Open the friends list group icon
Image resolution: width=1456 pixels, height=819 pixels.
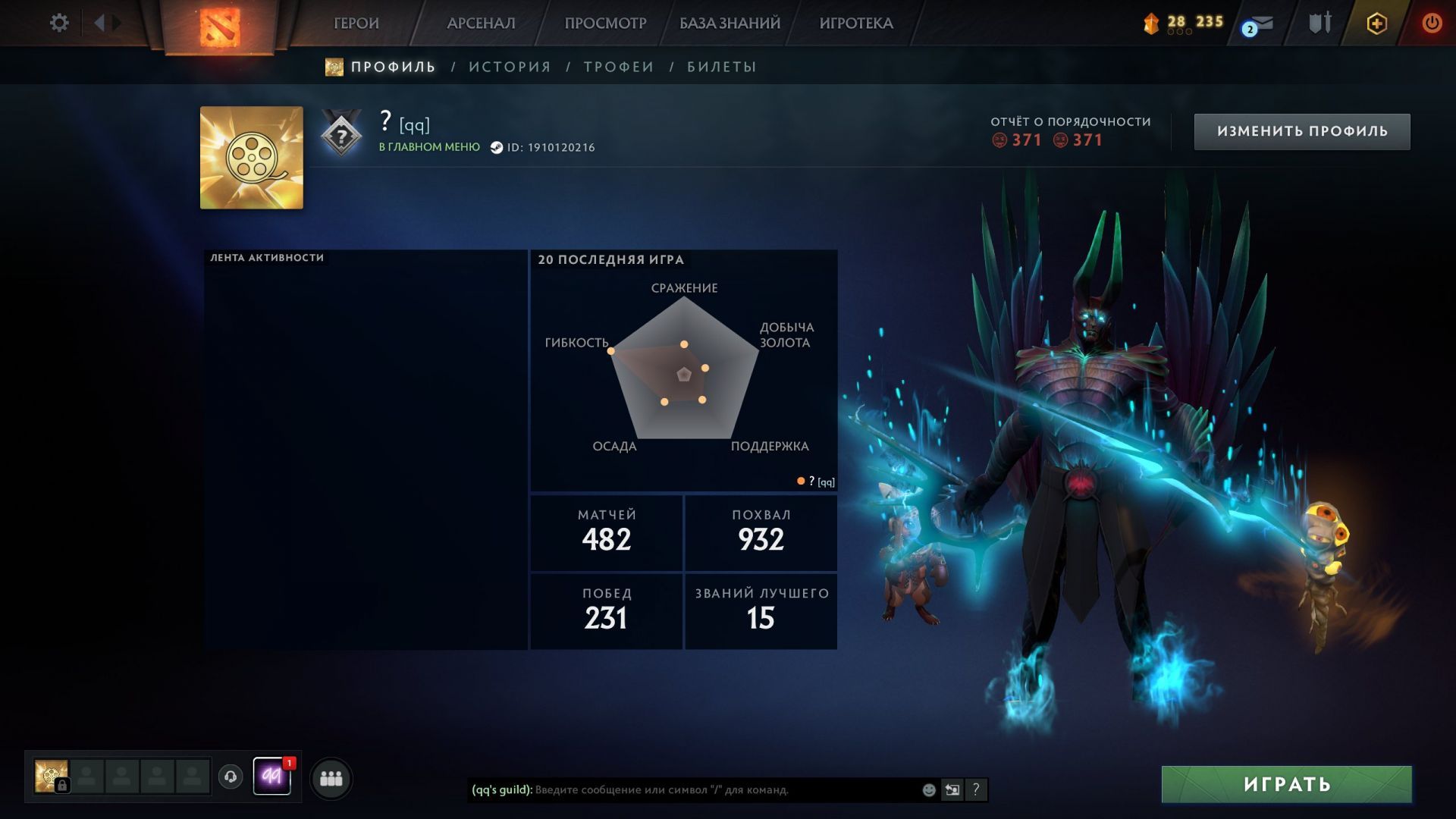pos(331,778)
